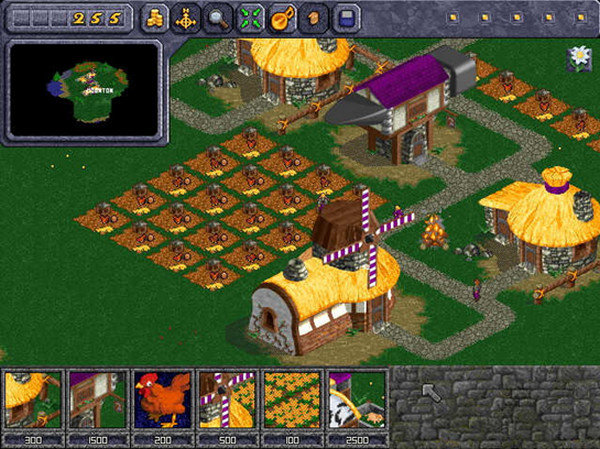
Task: Select the green inward arrows icon
Action: [251, 18]
